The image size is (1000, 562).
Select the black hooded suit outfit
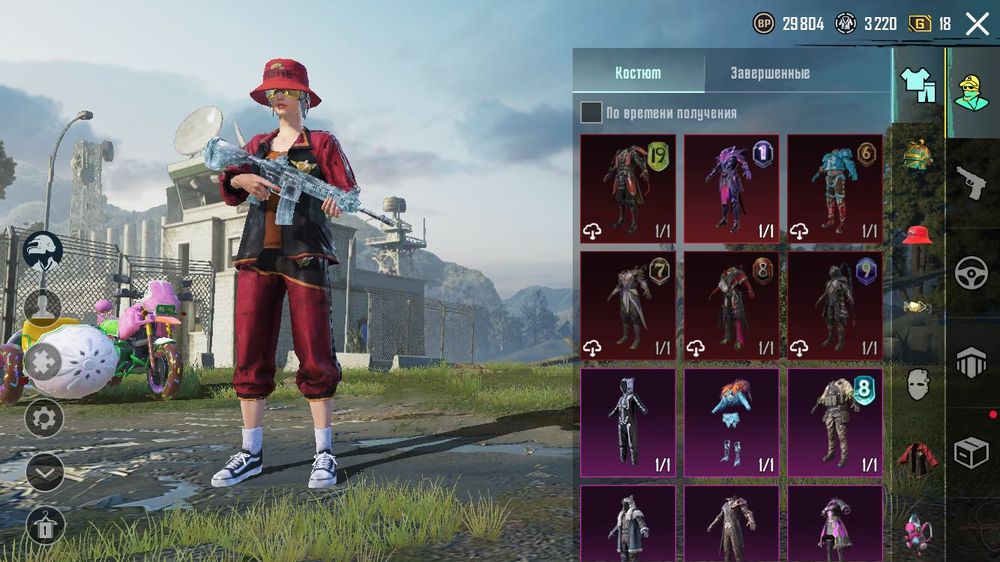pos(628,421)
